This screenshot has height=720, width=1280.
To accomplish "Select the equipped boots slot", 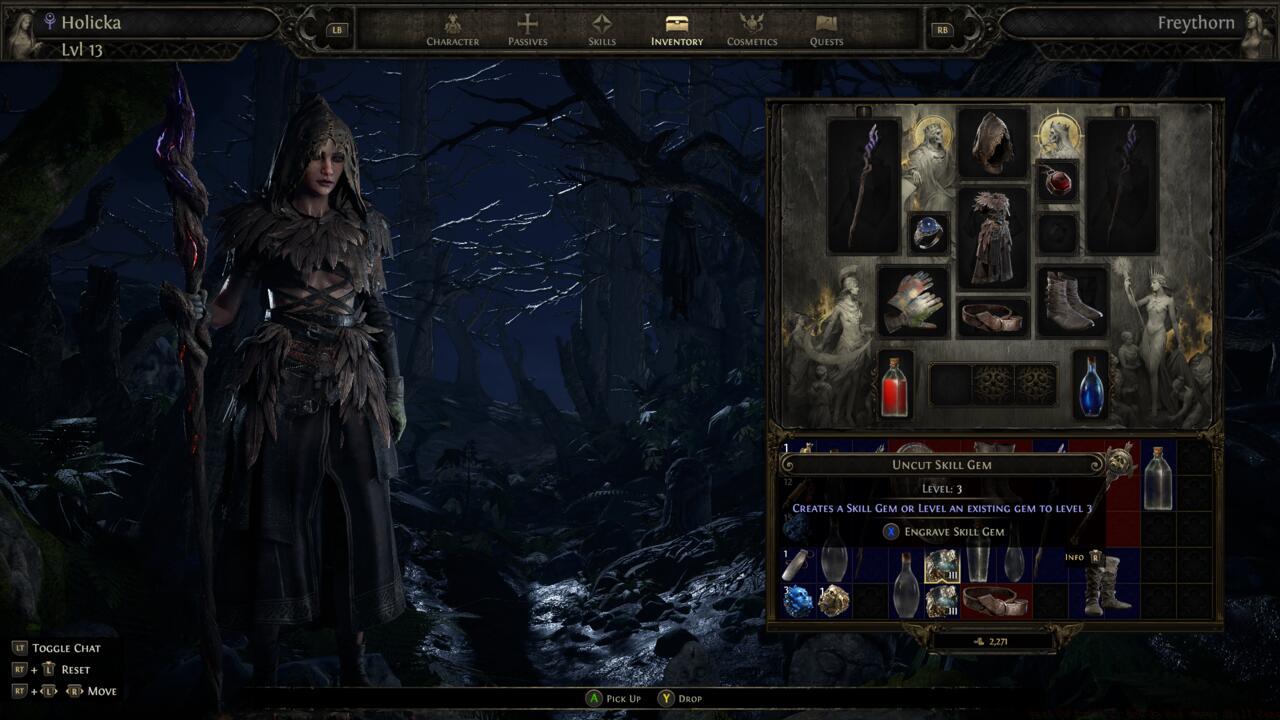I will click(x=1073, y=300).
